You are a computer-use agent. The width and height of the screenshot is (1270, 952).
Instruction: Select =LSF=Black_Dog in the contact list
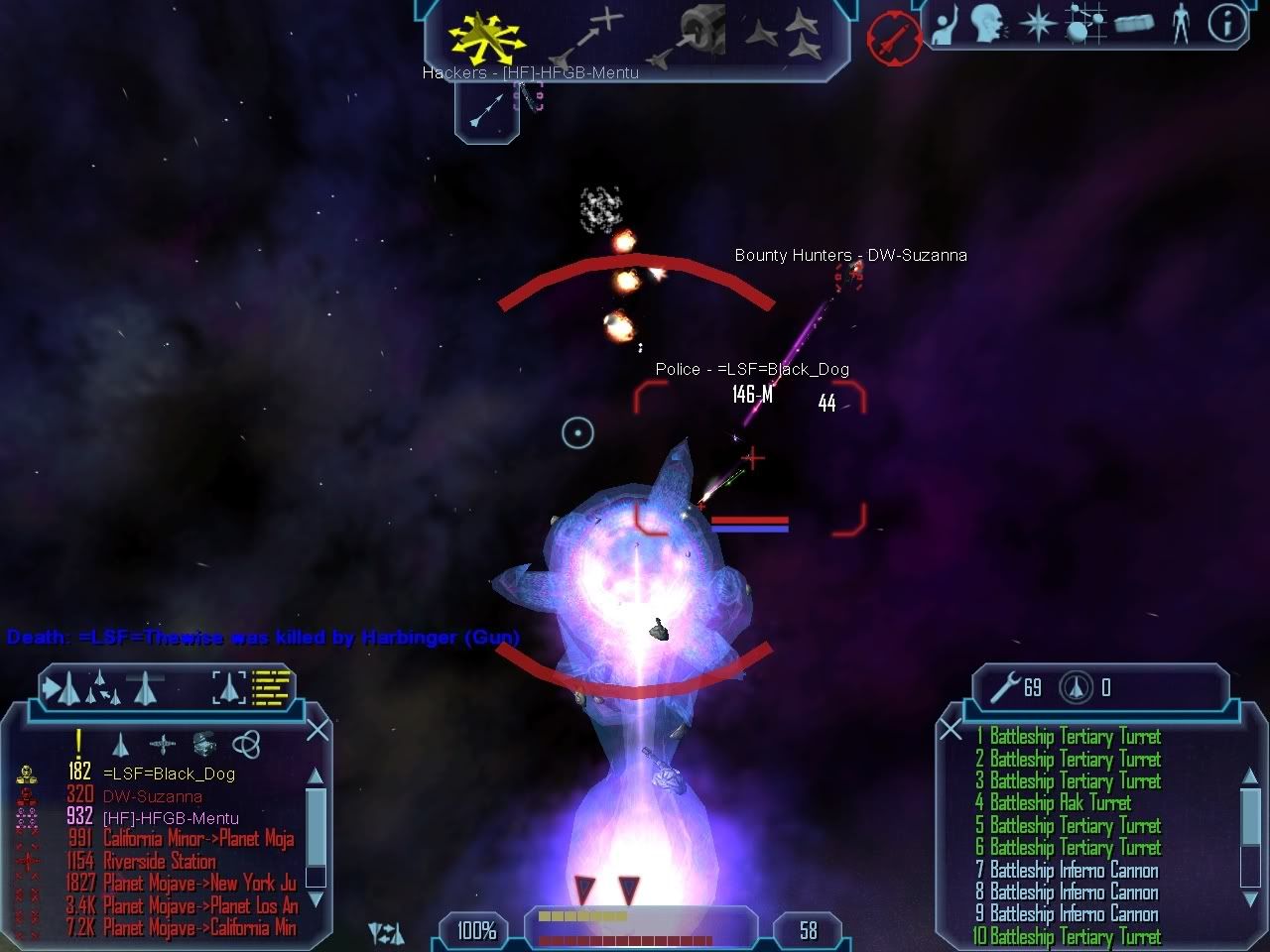pos(169,773)
